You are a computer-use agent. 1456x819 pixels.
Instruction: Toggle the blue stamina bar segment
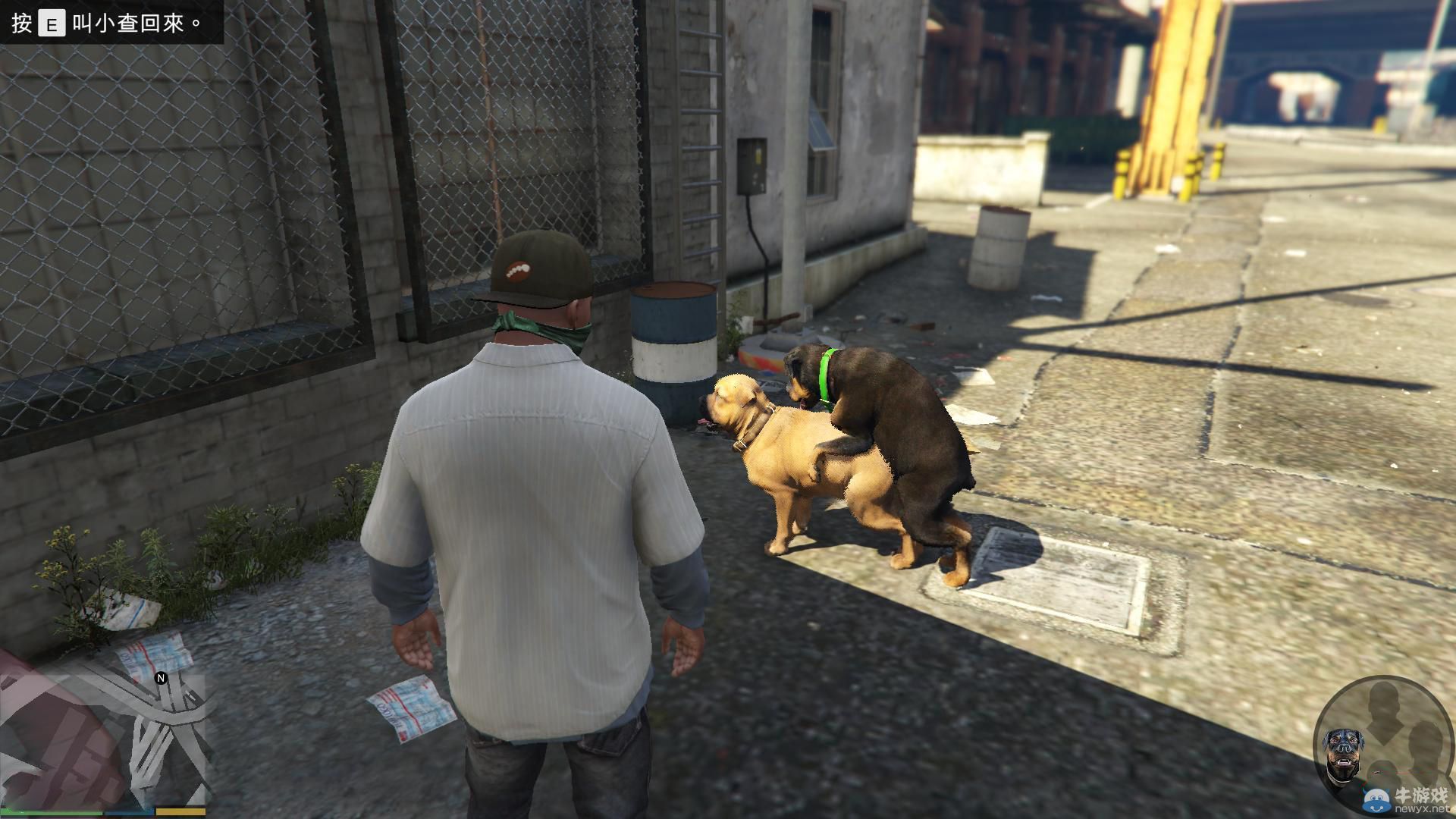(x=130, y=811)
